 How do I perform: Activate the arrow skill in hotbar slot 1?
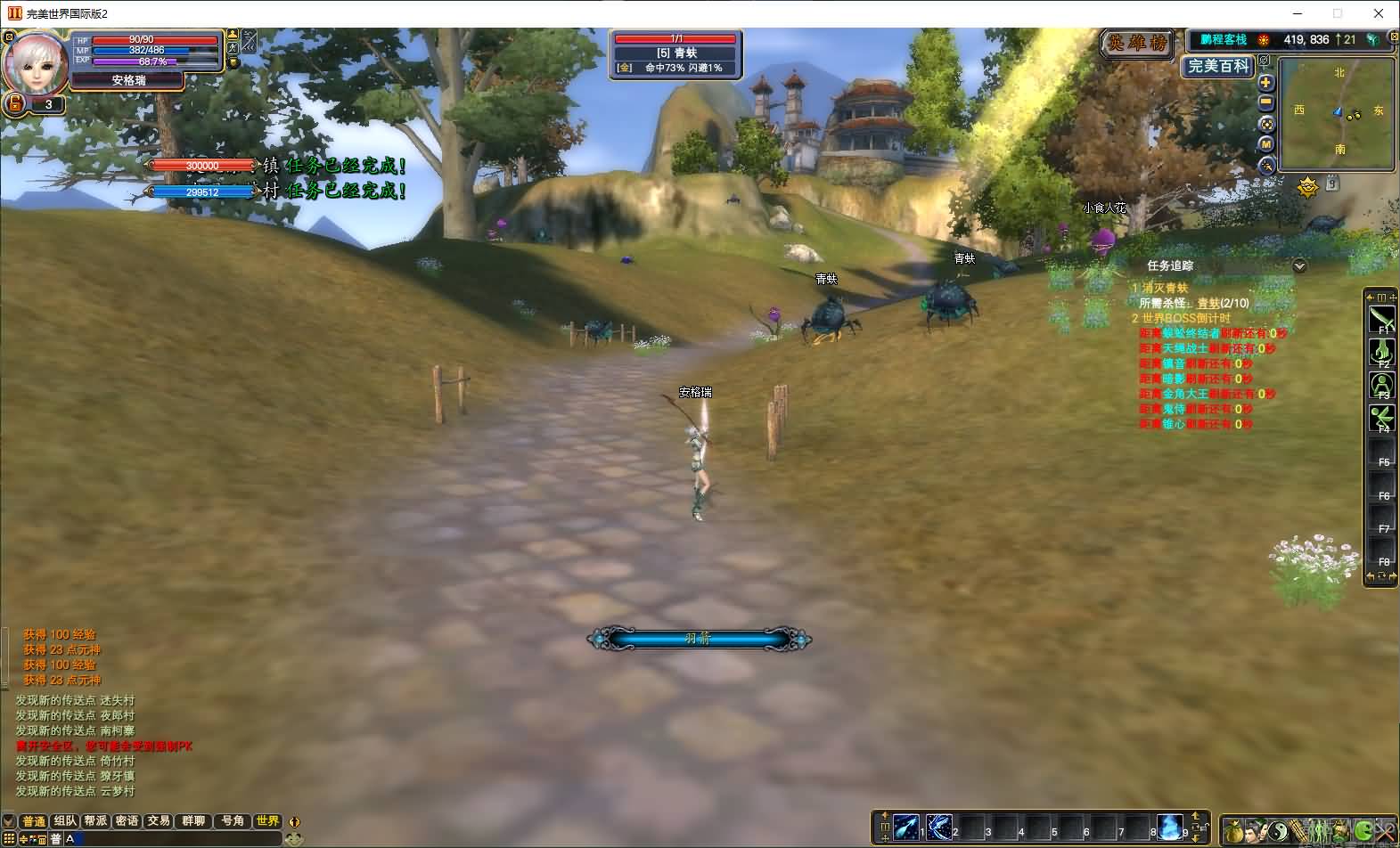(906, 827)
